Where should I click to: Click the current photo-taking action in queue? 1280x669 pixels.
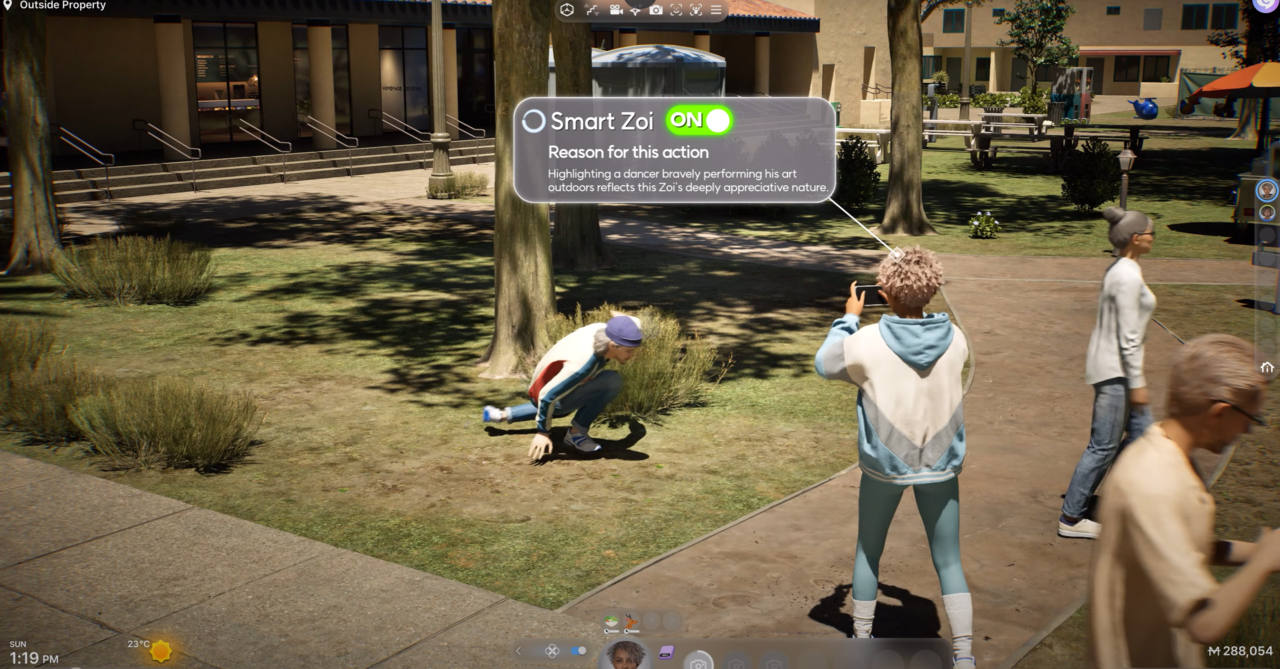(698, 661)
